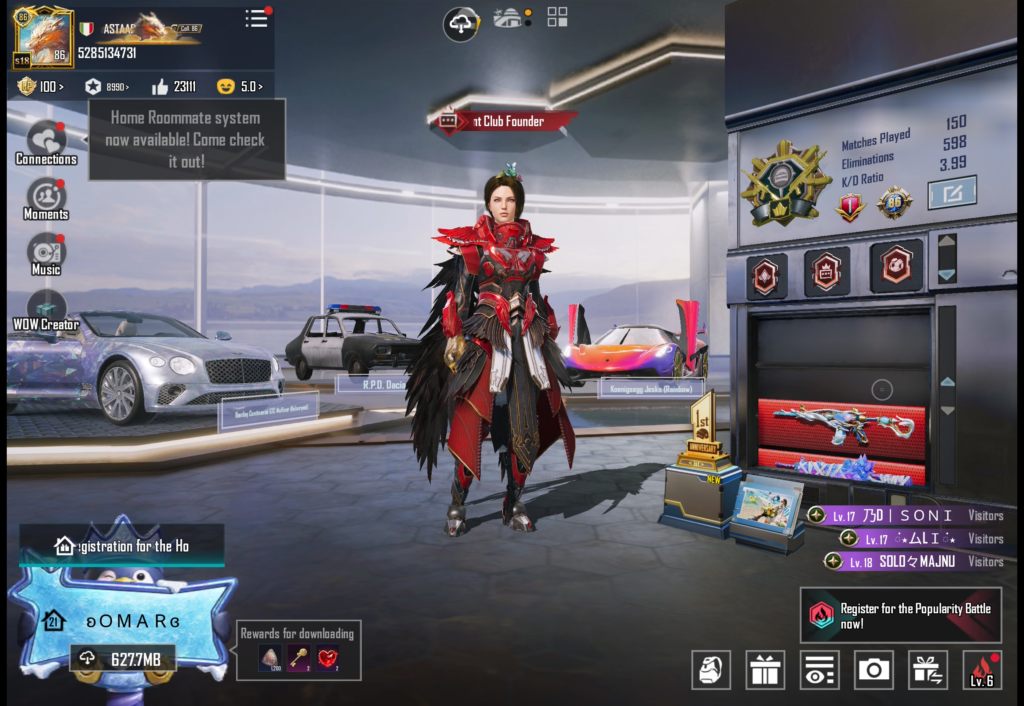The width and height of the screenshot is (1024, 706).
Task: Open the list menu beside the player name
Action: [x=257, y=18]
